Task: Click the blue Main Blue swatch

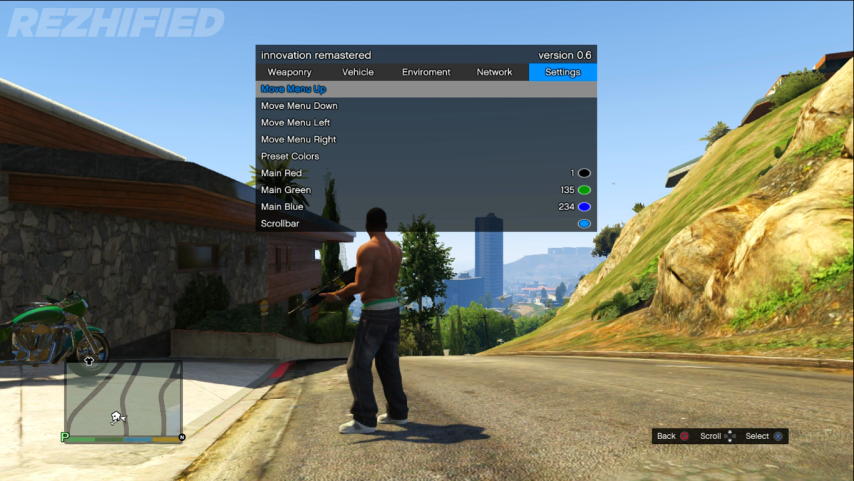Action: (x=584, y=207)
